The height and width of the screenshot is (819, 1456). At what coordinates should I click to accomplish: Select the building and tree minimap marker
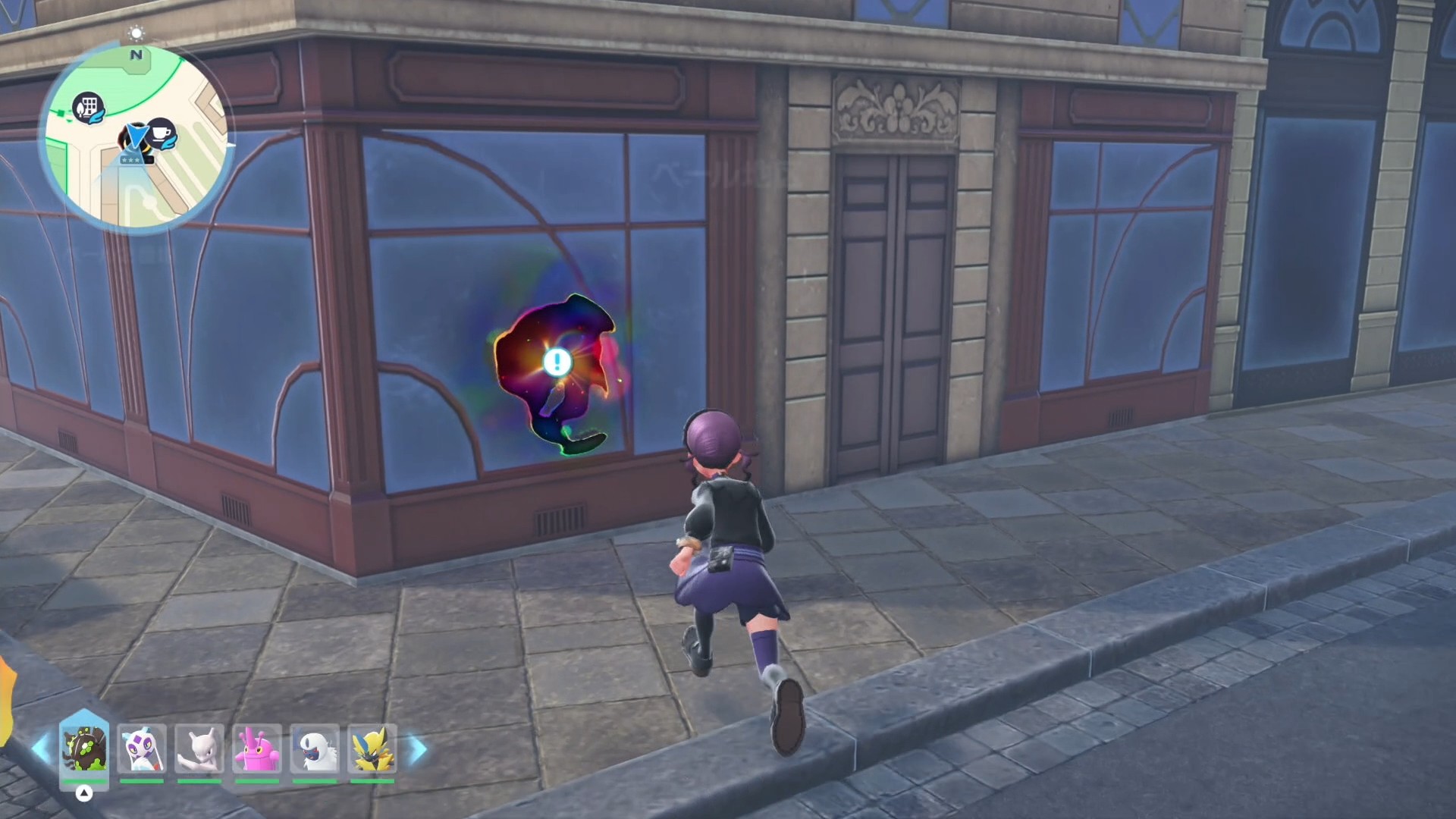click(88, 106)
